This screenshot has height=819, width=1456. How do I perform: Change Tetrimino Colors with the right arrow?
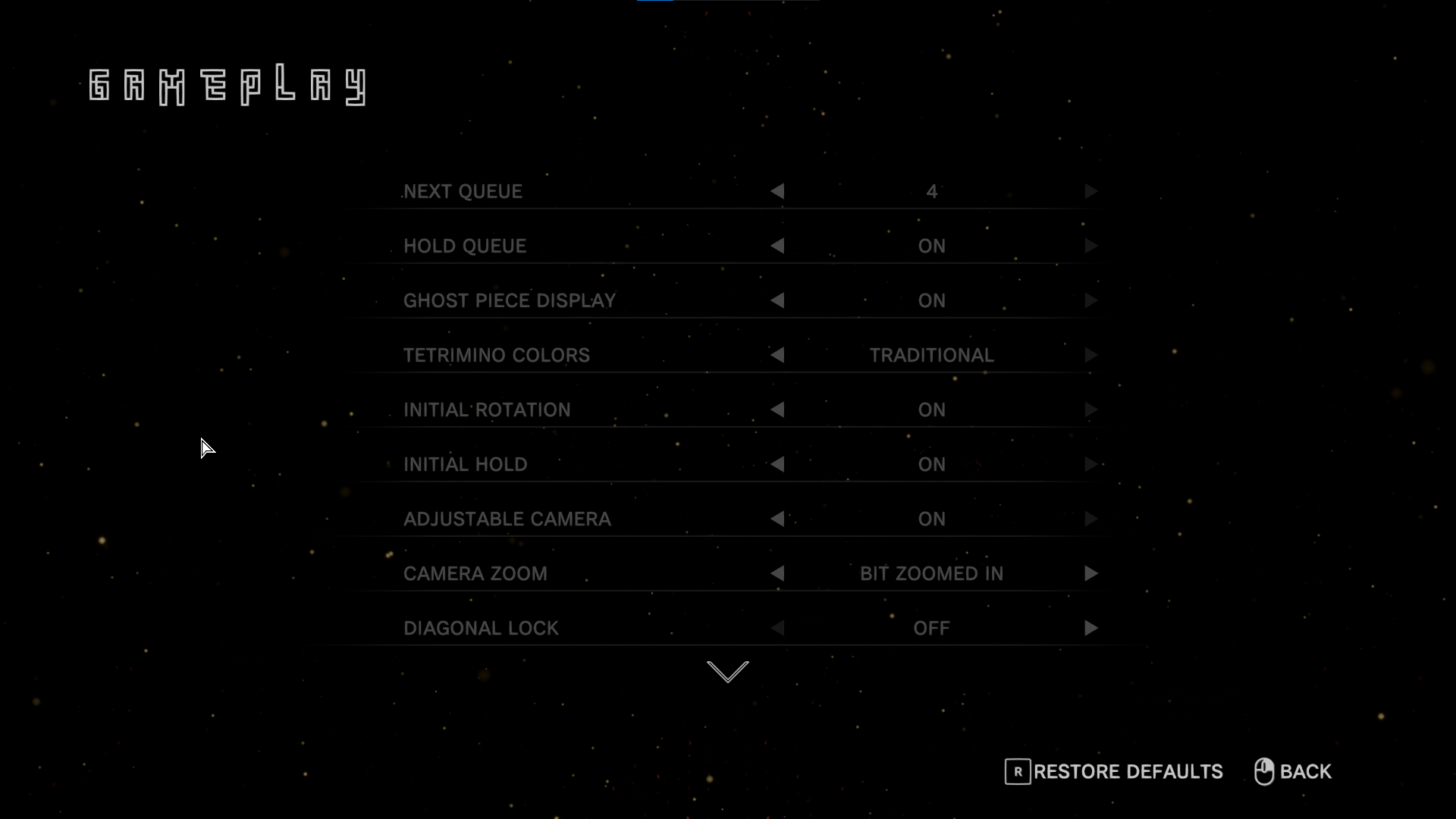(x=1090, y=356)
